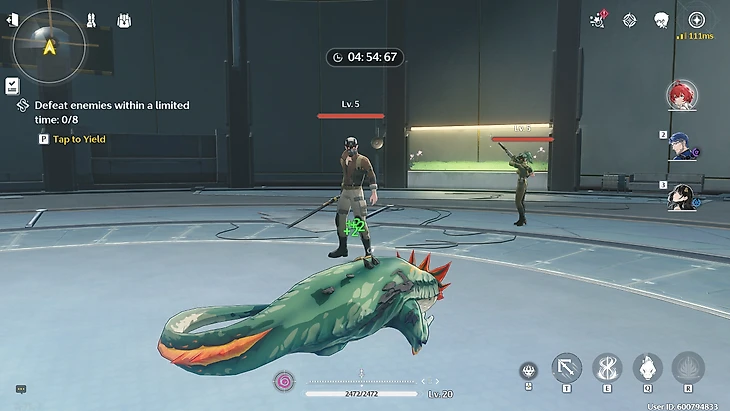Click the diamond emblem icon in the top bar
The image size is (730, 411).
coord(629,20)
